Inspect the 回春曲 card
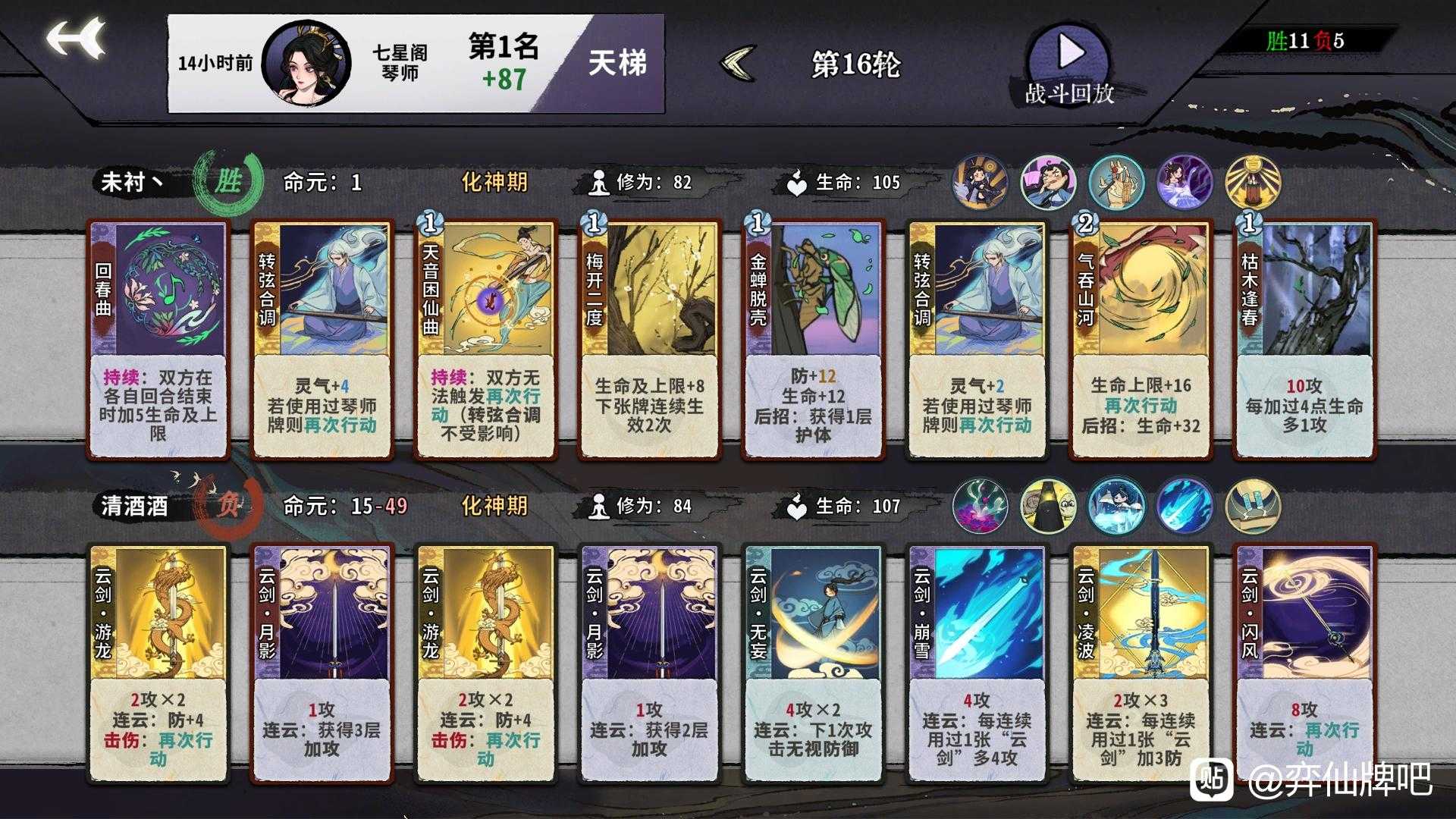Image resolution: width=1456 pixels, height=819 pixels. click(x=158, y=337)
